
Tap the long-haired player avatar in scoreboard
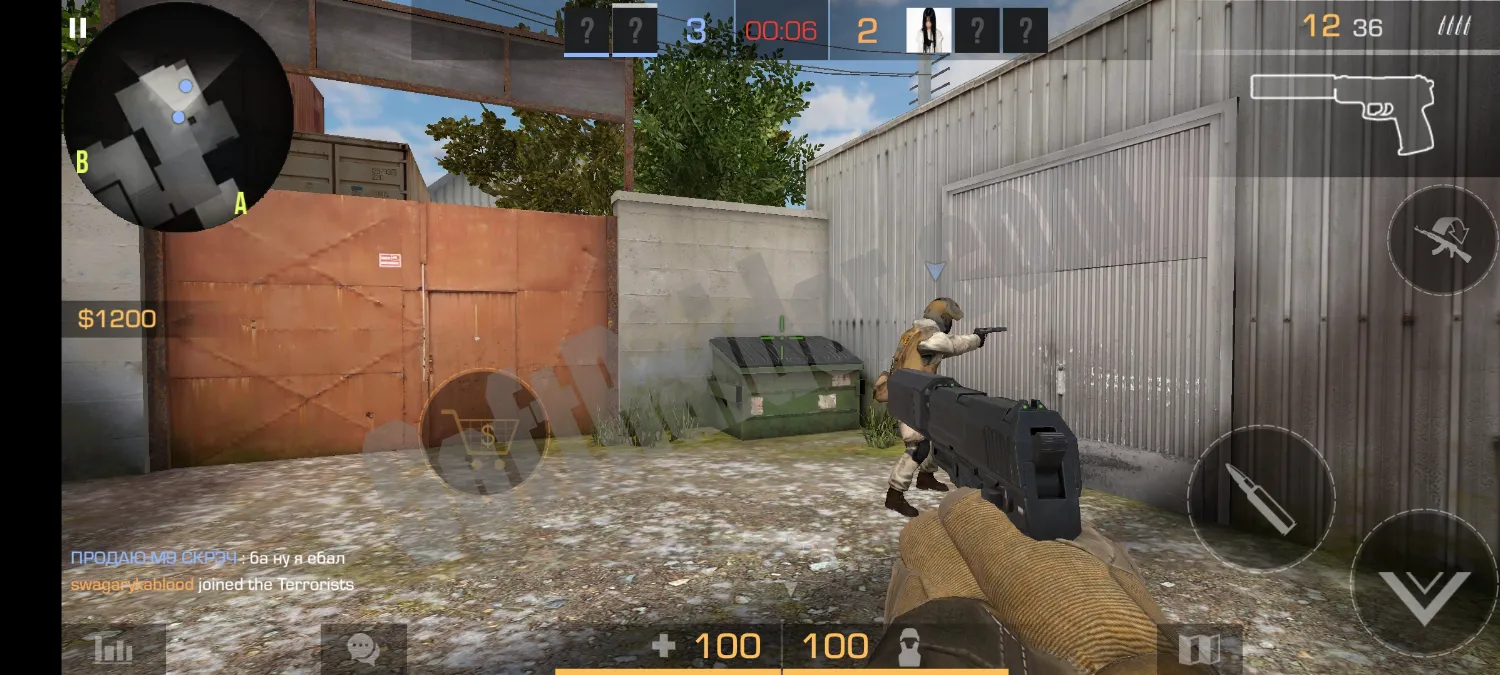928,30
